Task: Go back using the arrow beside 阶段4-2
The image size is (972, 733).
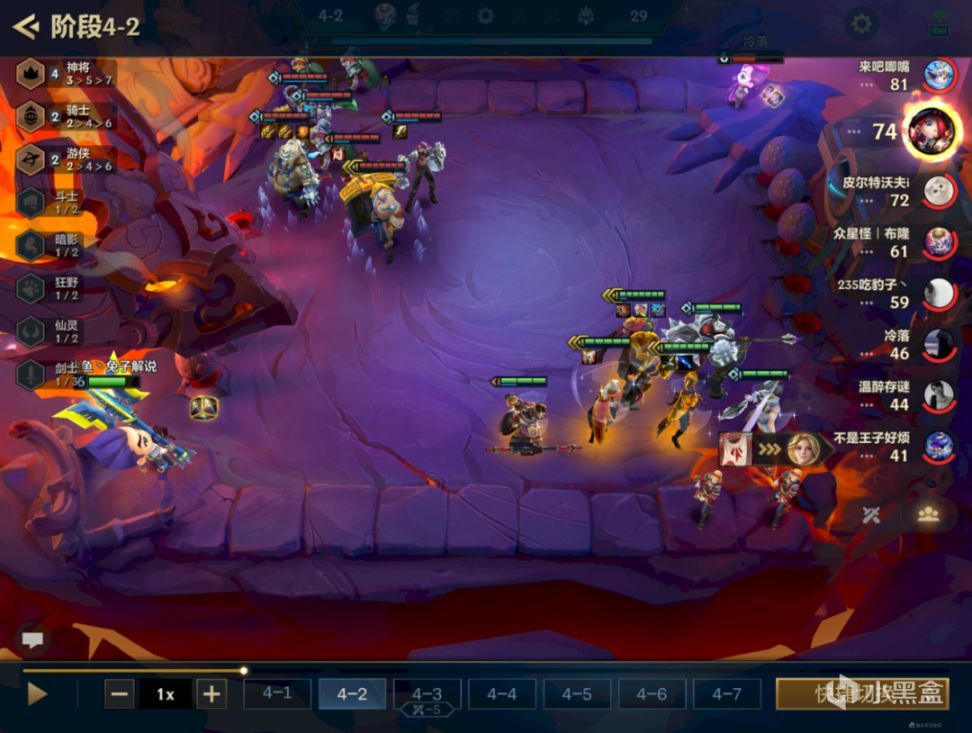Action: click(x=25, y=25)
